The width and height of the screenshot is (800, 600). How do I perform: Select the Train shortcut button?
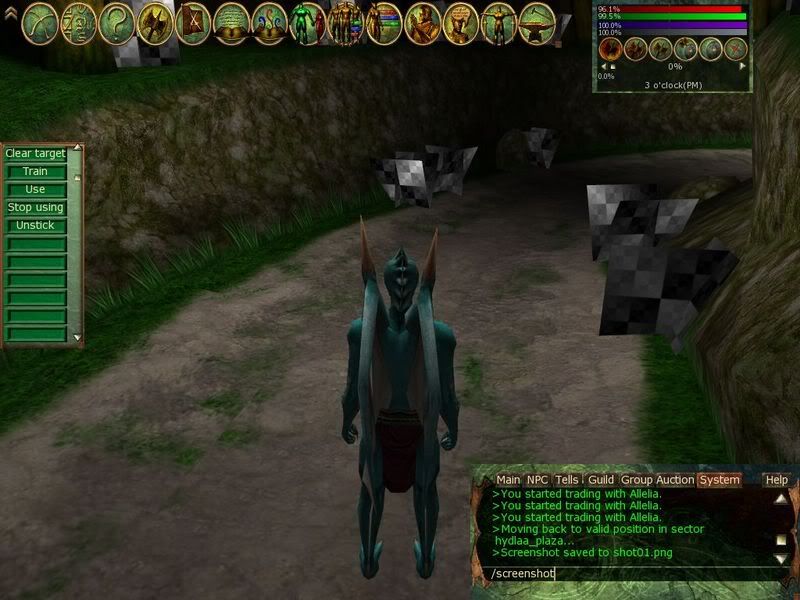[x=35, y=172]
